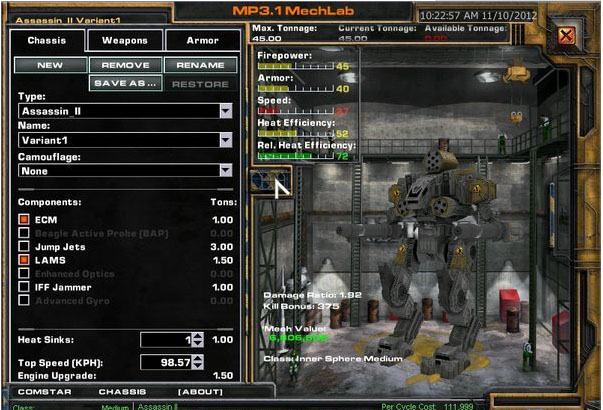Rename the mech variant
The width and height of the screenshot is (603, 410).
pos(201,65)
